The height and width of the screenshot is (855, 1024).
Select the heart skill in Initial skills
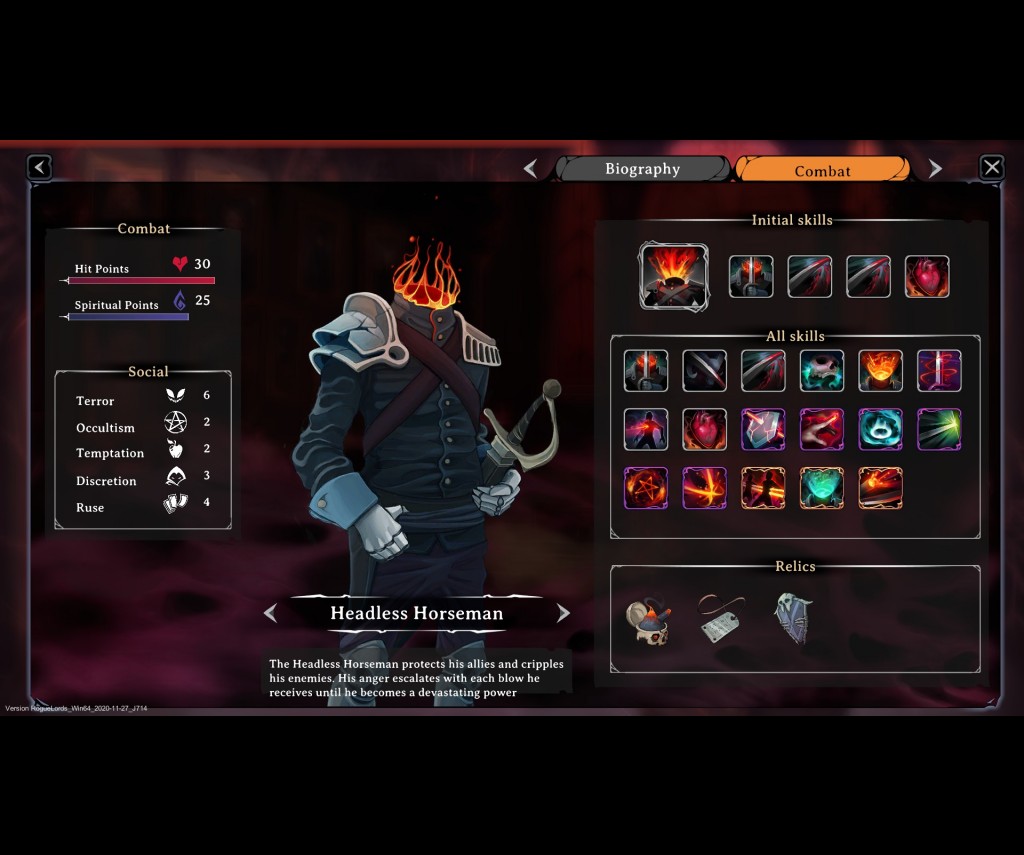[x=927, y=277]
